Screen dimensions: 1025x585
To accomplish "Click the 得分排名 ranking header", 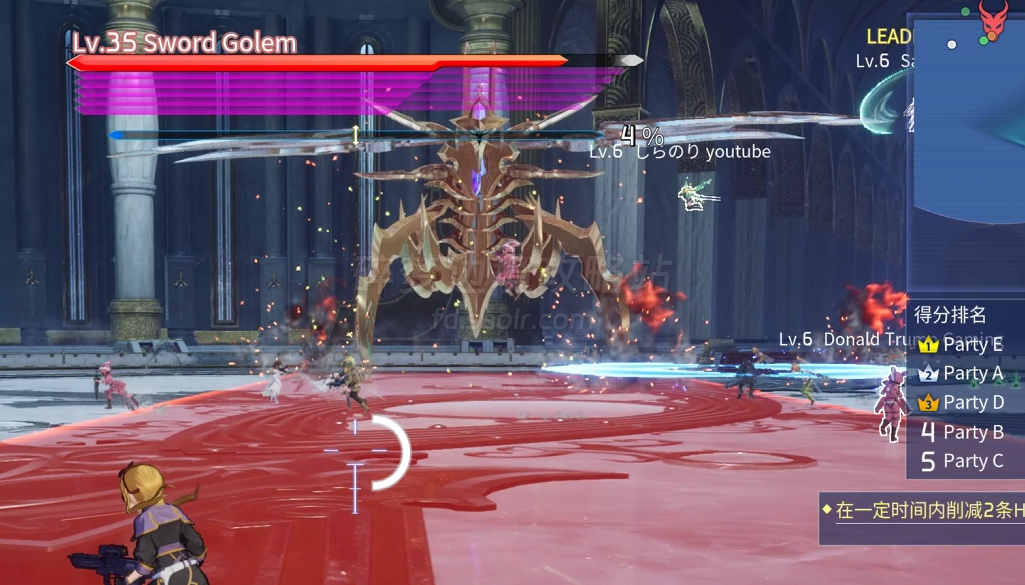I will pos(950,314).
